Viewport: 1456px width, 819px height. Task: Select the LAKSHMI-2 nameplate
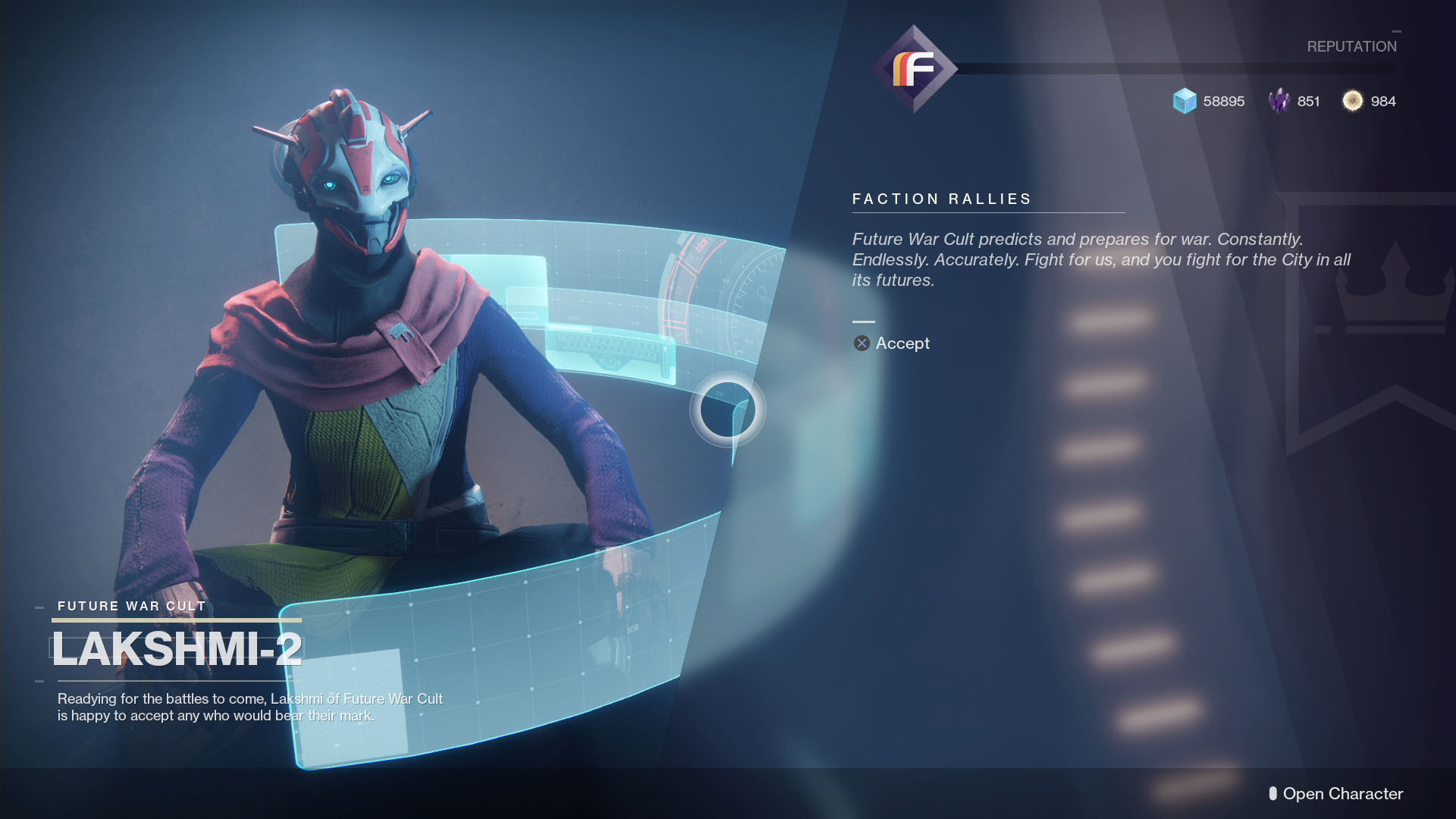tap(177, 651)
